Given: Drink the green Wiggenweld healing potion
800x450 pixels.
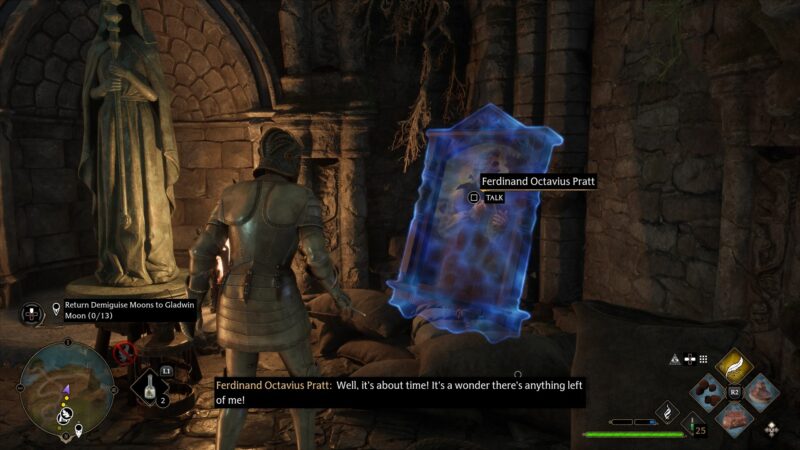Looking at the screenshot, I should 690,425.
